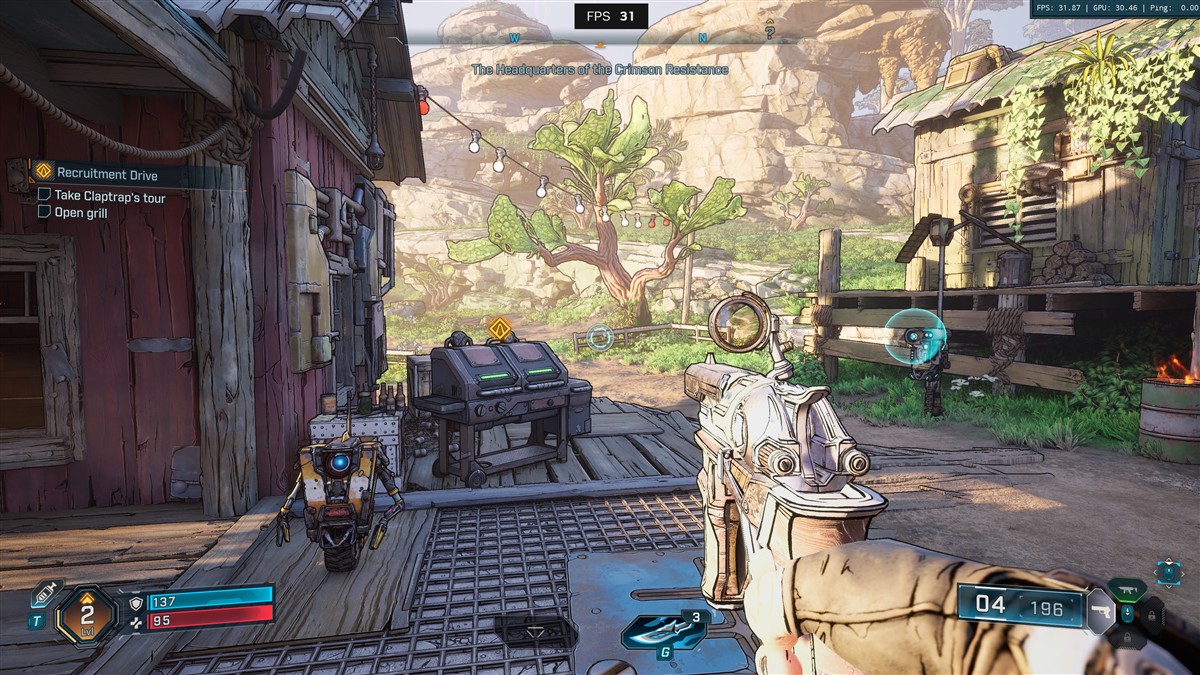The width and height of the screenshot is (1200, 675).
Task: Click the orange objective marker on compass
Action: (x=600, y=44)
